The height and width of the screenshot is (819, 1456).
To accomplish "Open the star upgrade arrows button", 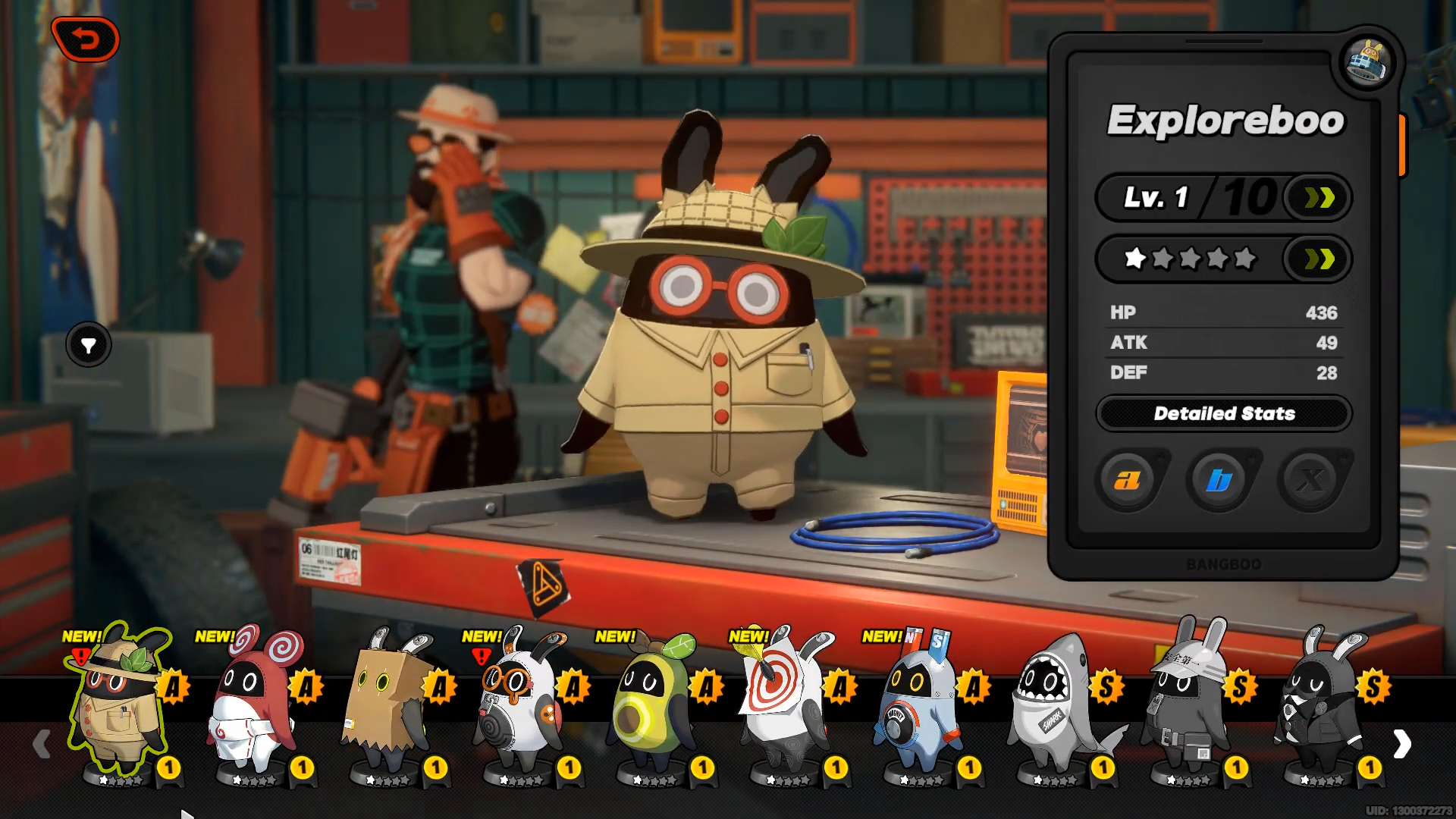I will click(x=1319, y=259).
